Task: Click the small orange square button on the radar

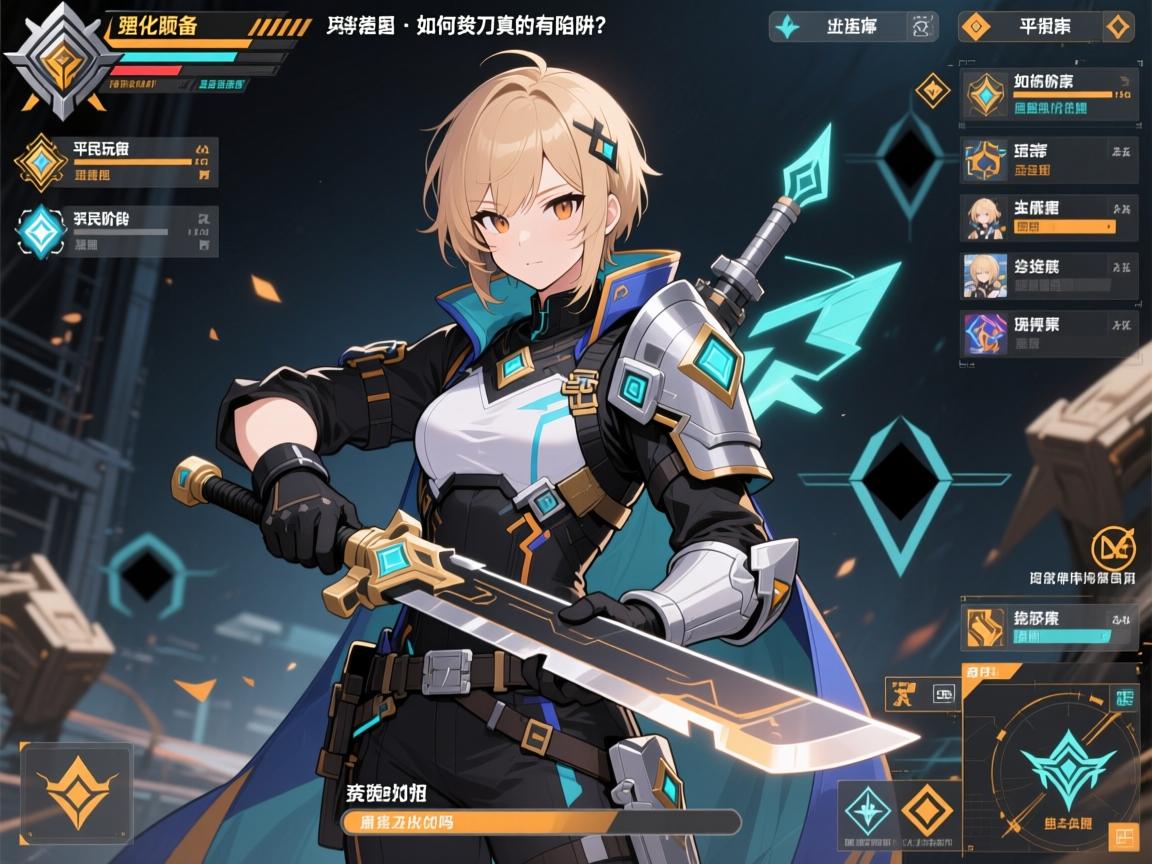Action: (1124, 836)
